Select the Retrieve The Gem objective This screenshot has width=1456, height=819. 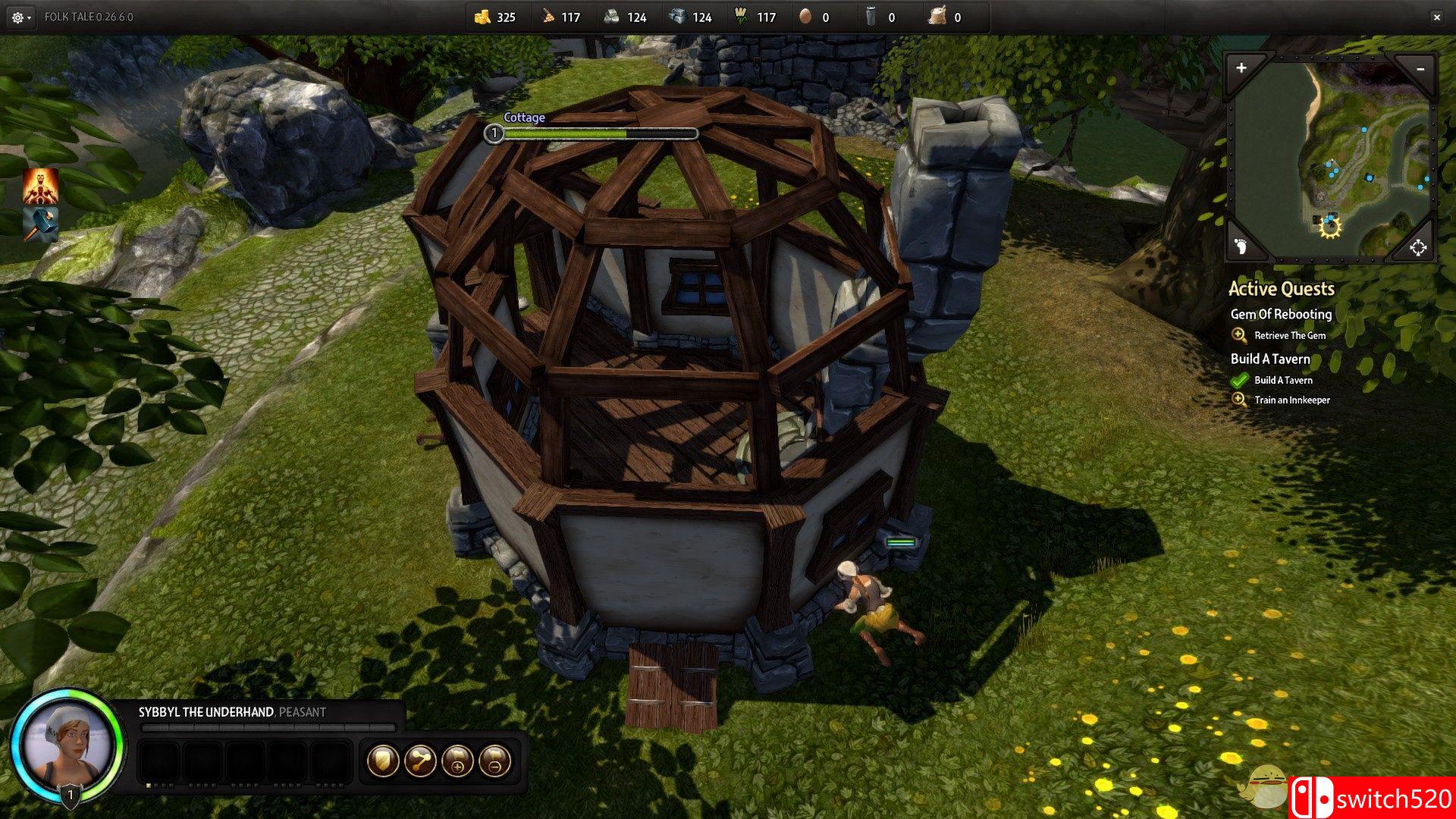point(1289,335)
